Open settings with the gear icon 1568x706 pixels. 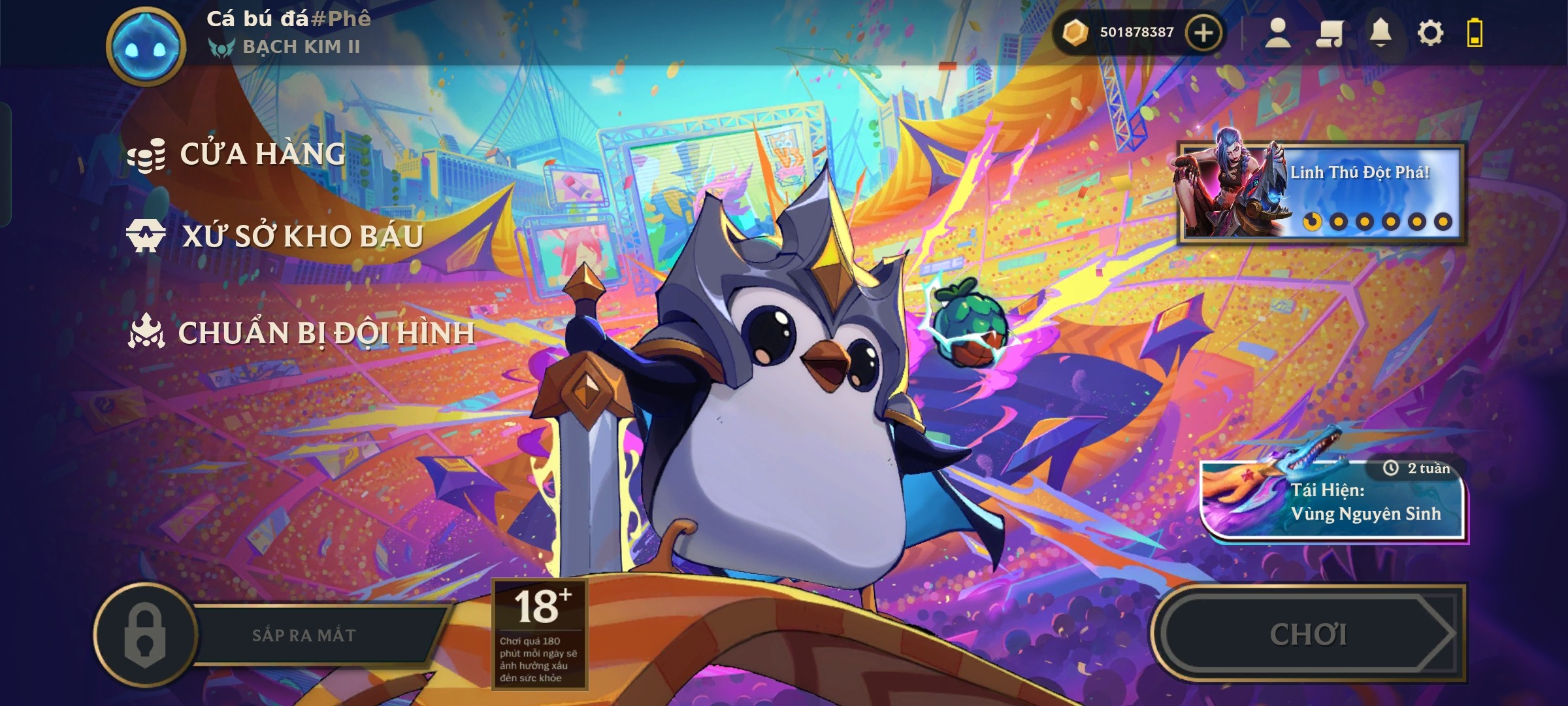pyautogui.click(x=1430, y=33)
